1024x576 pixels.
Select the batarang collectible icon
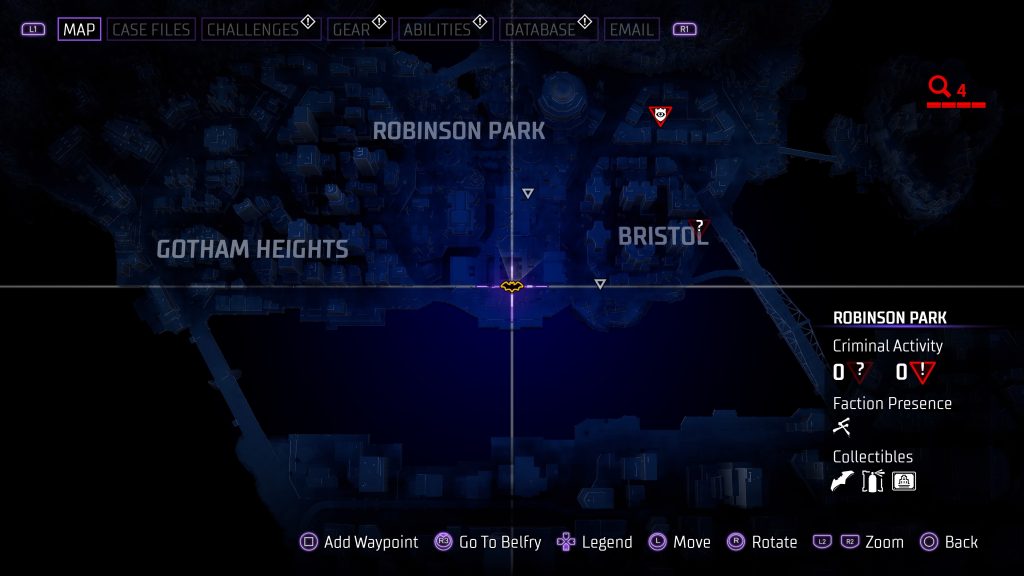pos(843,481)
